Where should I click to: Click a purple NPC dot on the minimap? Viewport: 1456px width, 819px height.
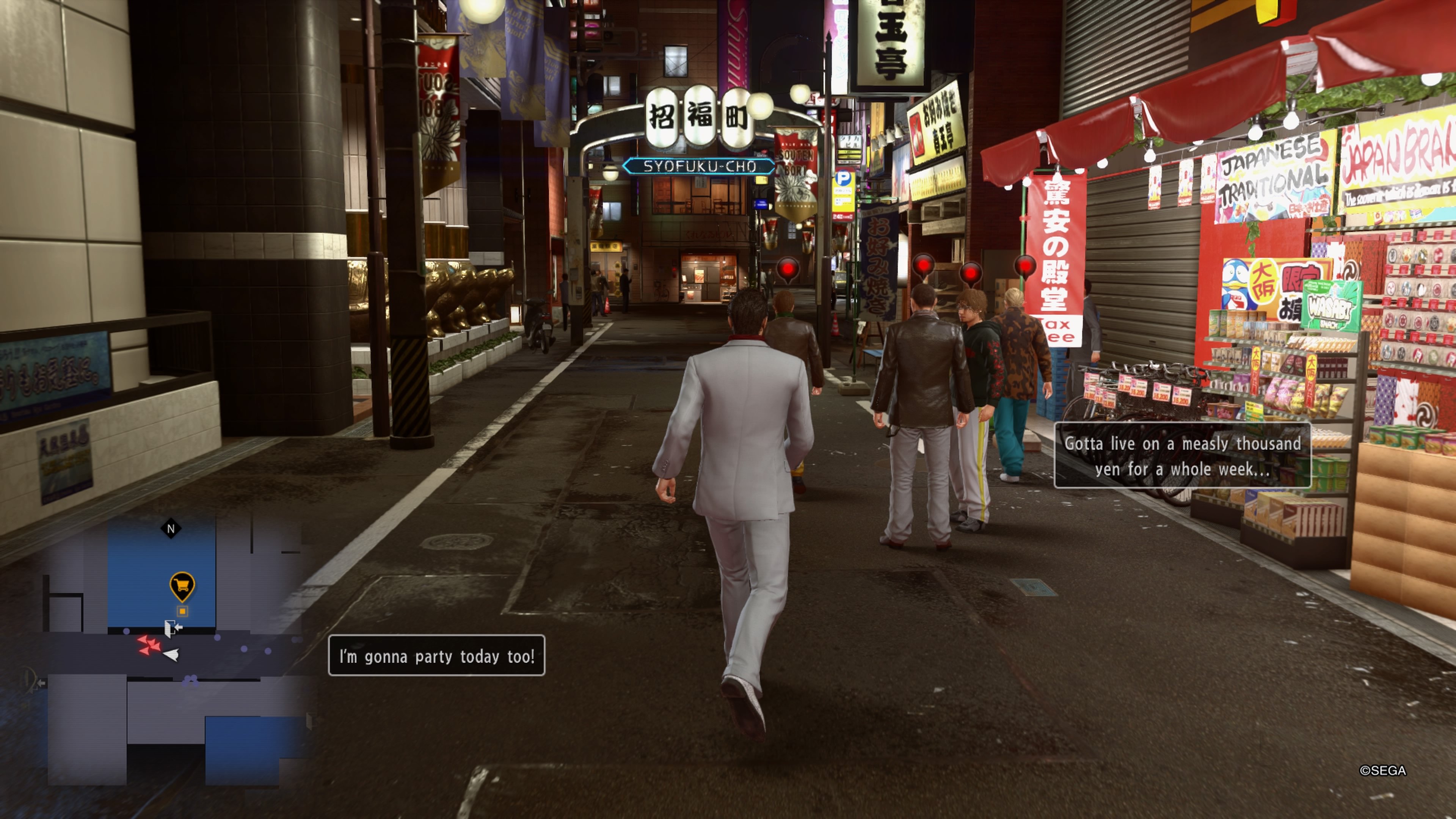tap(218, 637)
